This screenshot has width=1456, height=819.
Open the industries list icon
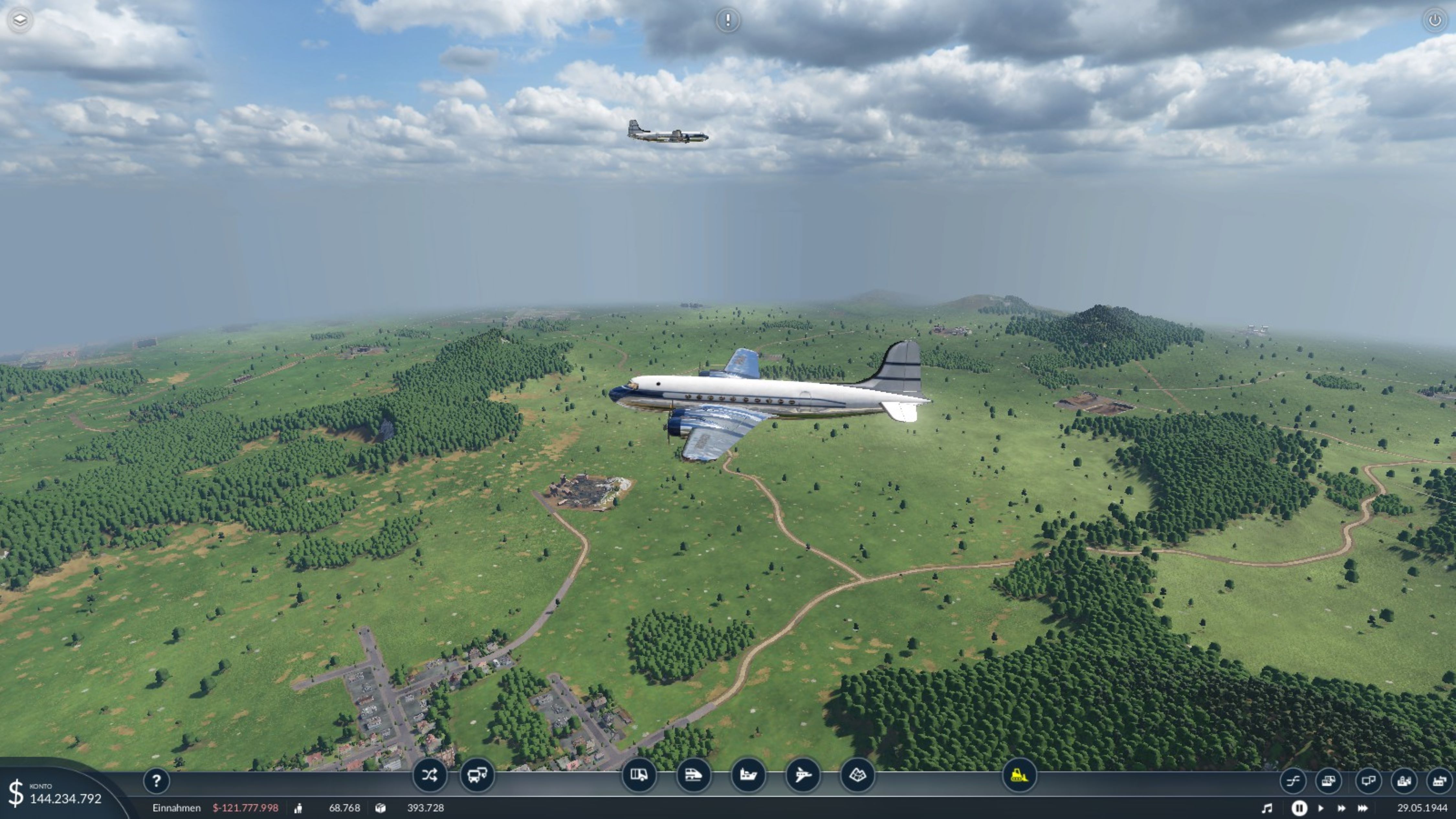(1439, 781)
